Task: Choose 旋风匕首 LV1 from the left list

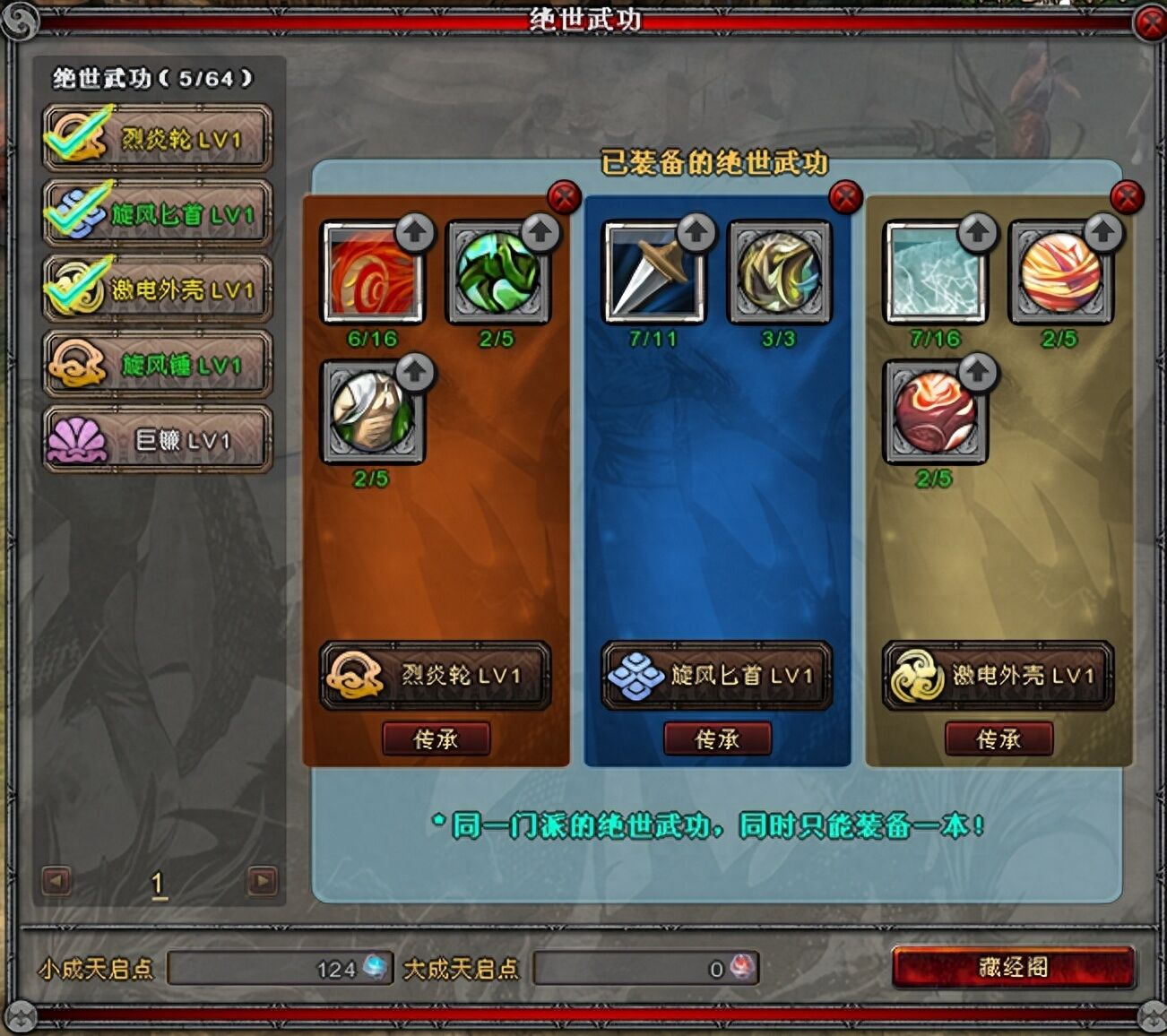Action: (x=157, y=214)
